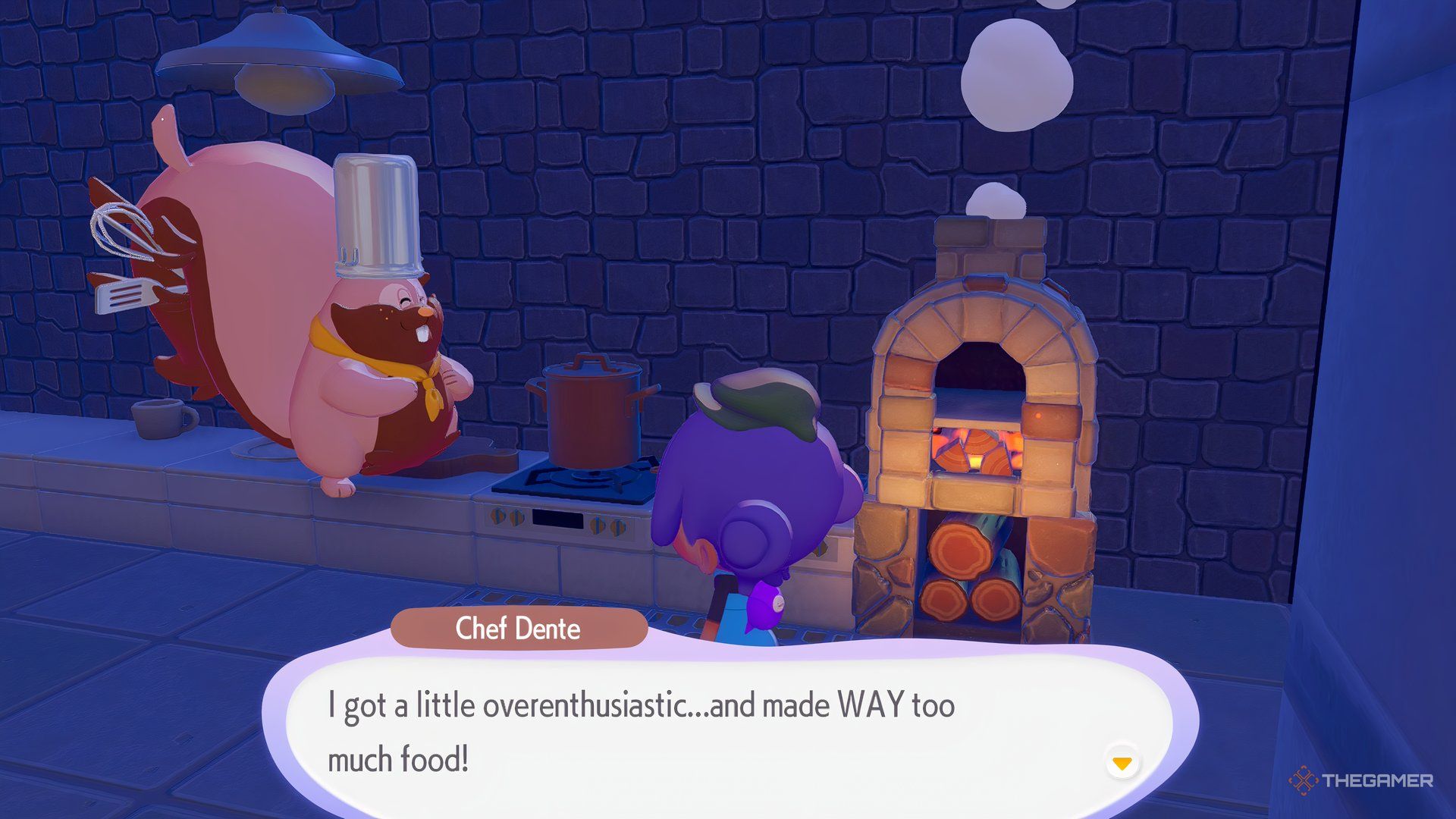This screenshot has height=819, width=1456.
Task: Click Chef Dente's dialogue speech bubble
Action: [682, 732]
